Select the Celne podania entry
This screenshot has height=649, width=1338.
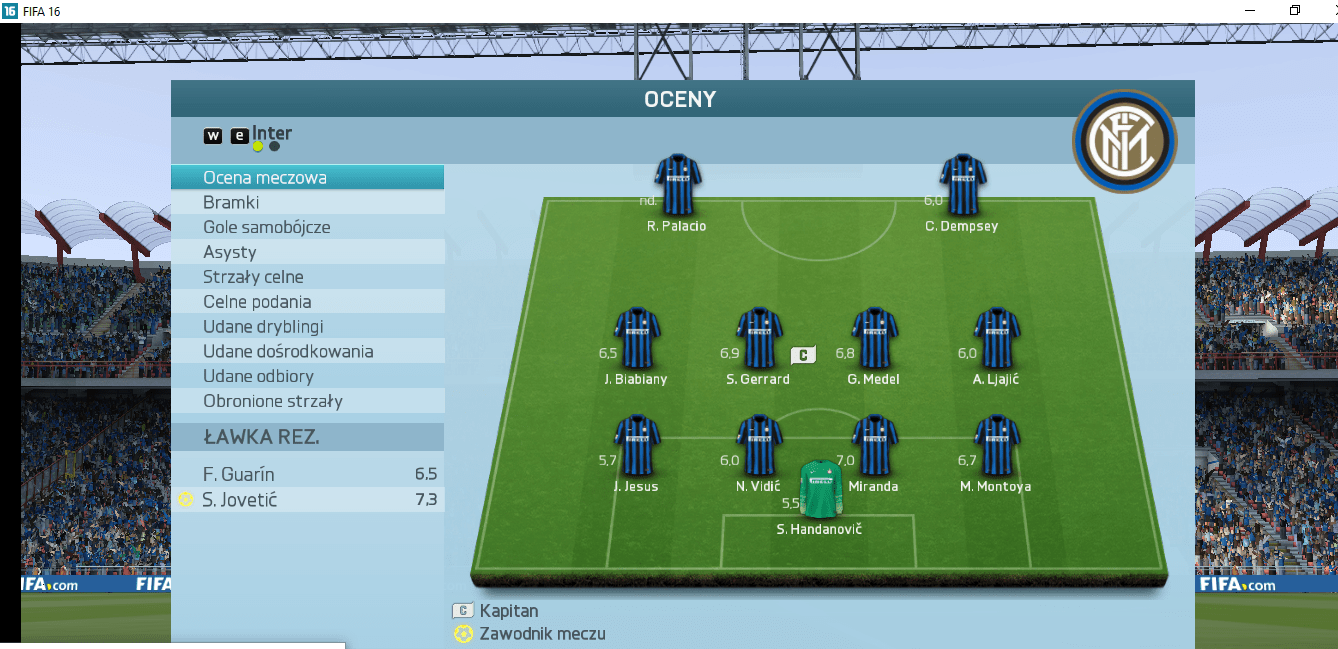pos(307,302)
